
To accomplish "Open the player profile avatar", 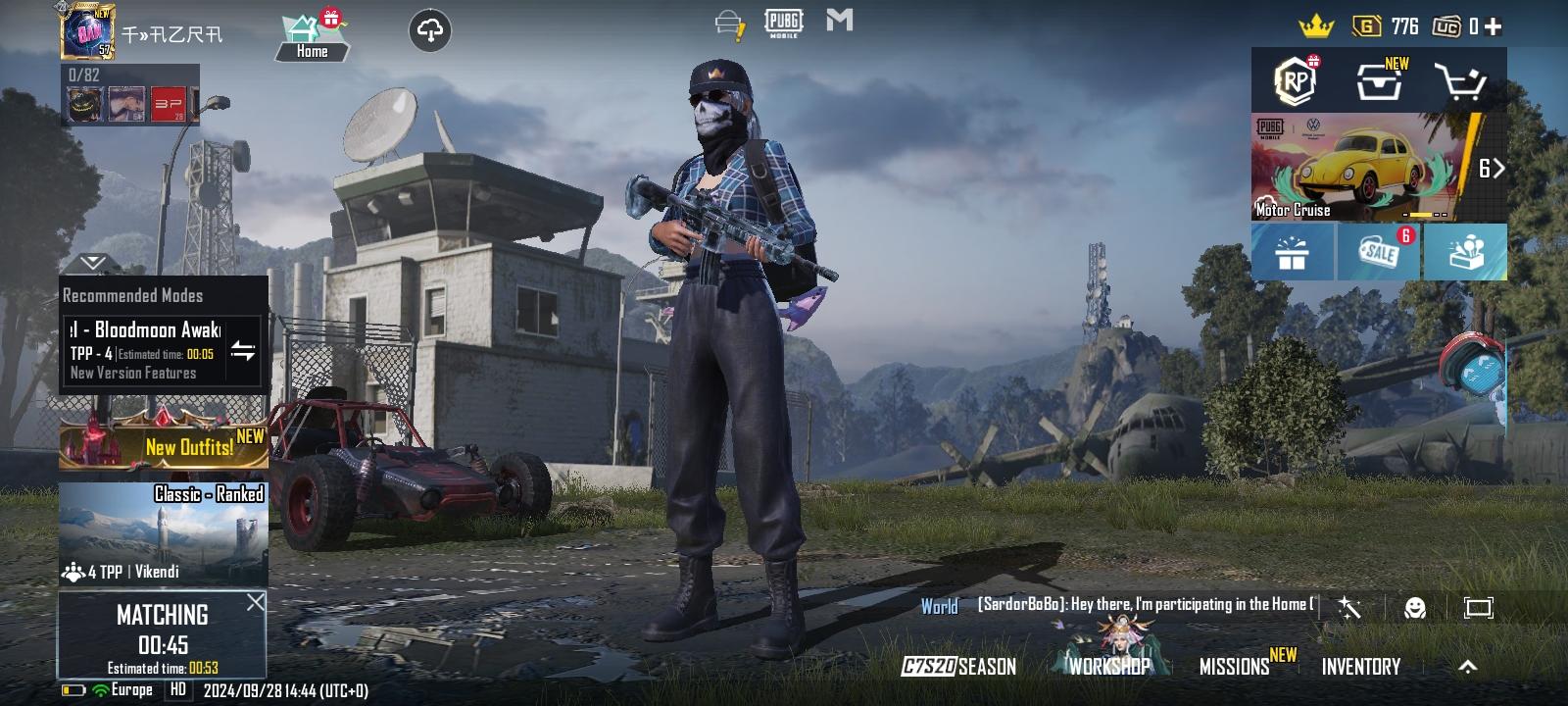I will (x=88, y=32).
